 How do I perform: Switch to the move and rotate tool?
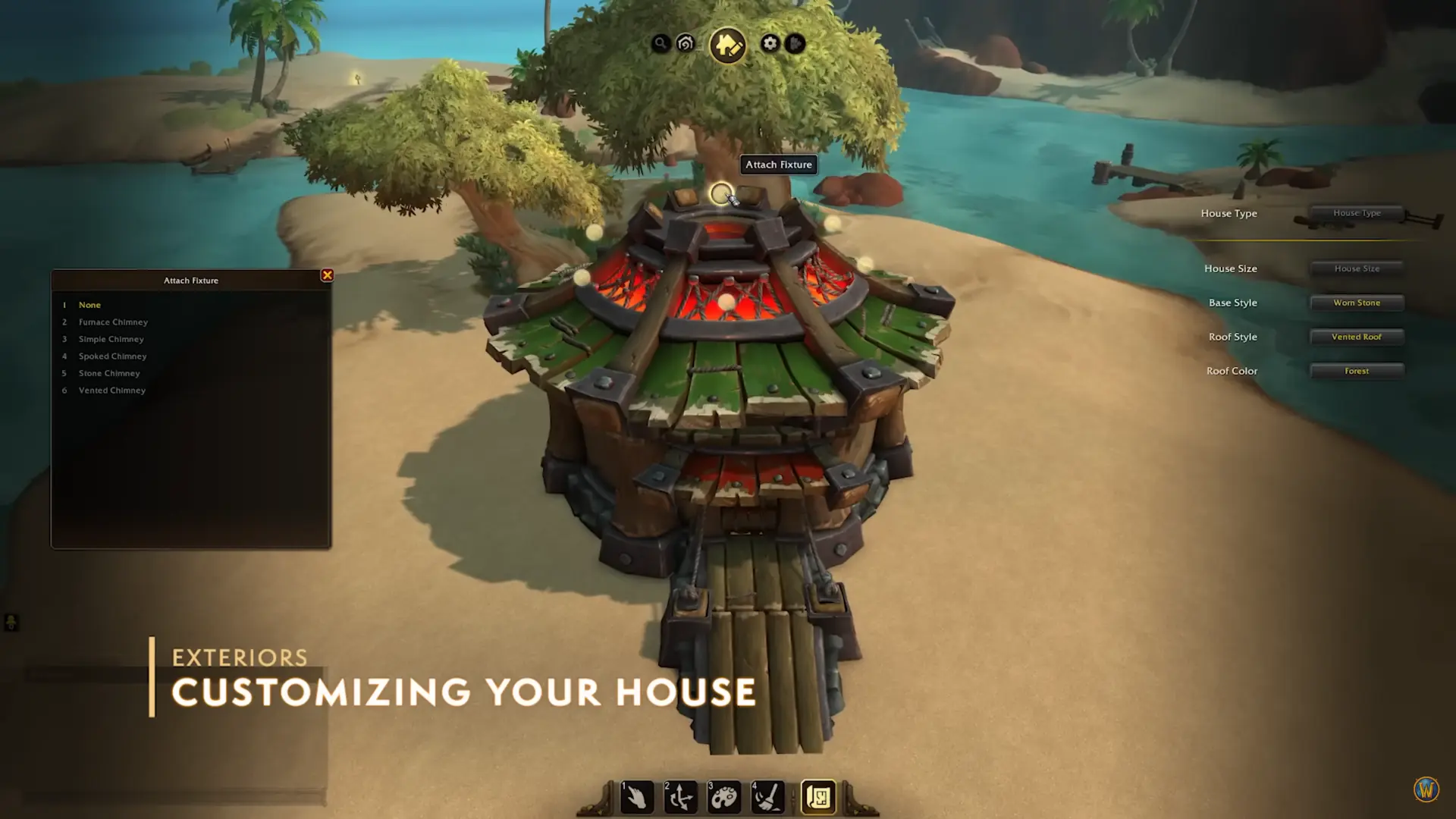[x=680, y=797]
